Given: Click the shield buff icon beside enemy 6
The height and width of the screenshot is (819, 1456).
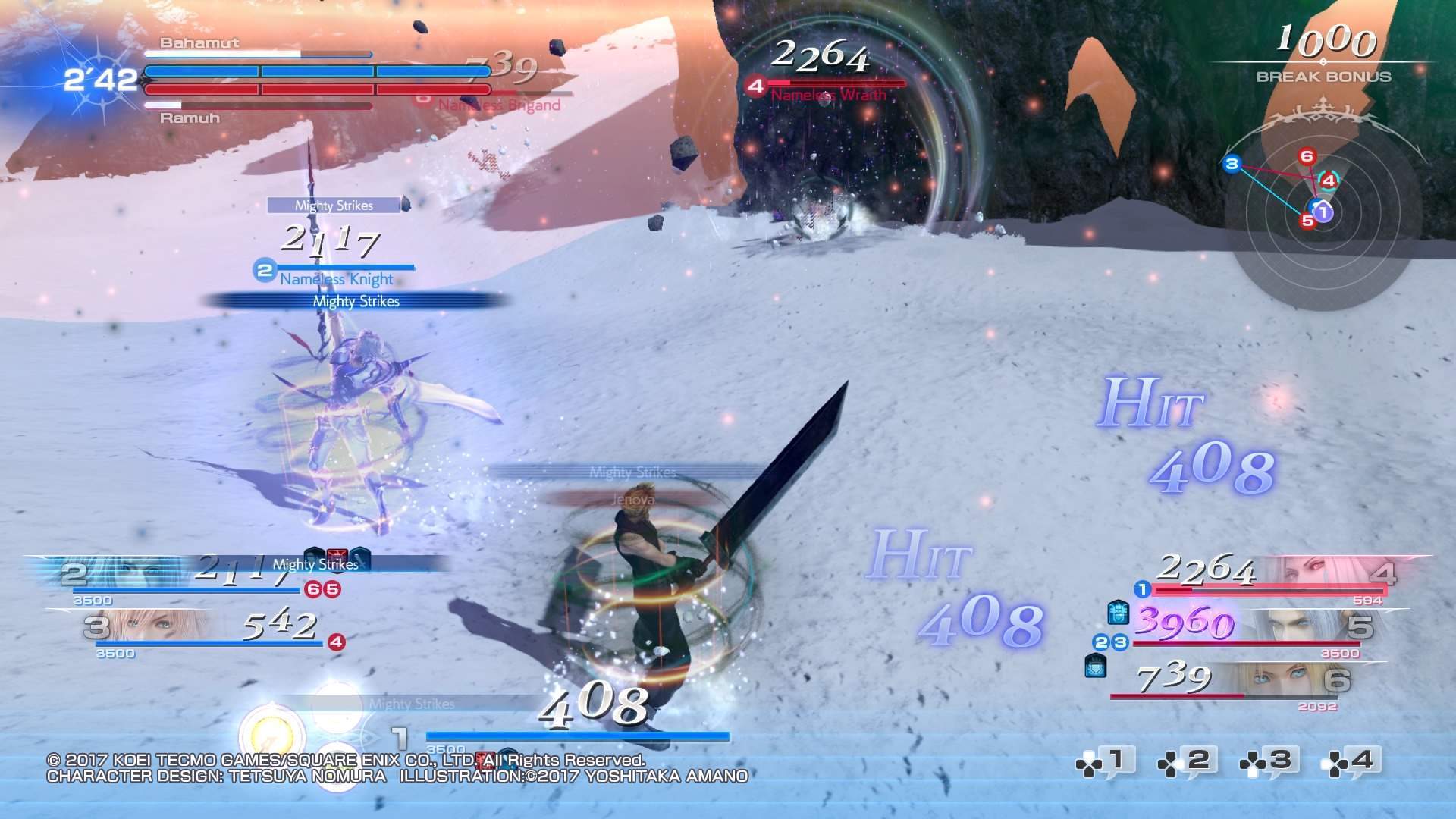Looking at the screenshot, I should tap(1095, 666).
